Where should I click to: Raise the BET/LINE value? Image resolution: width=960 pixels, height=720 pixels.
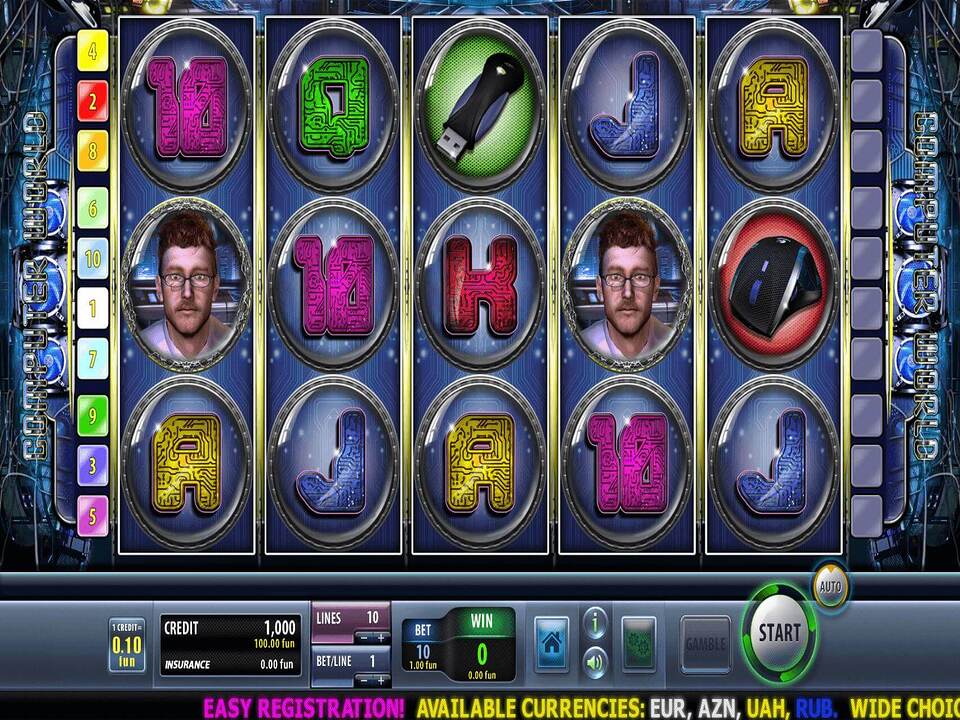point(381,680)
